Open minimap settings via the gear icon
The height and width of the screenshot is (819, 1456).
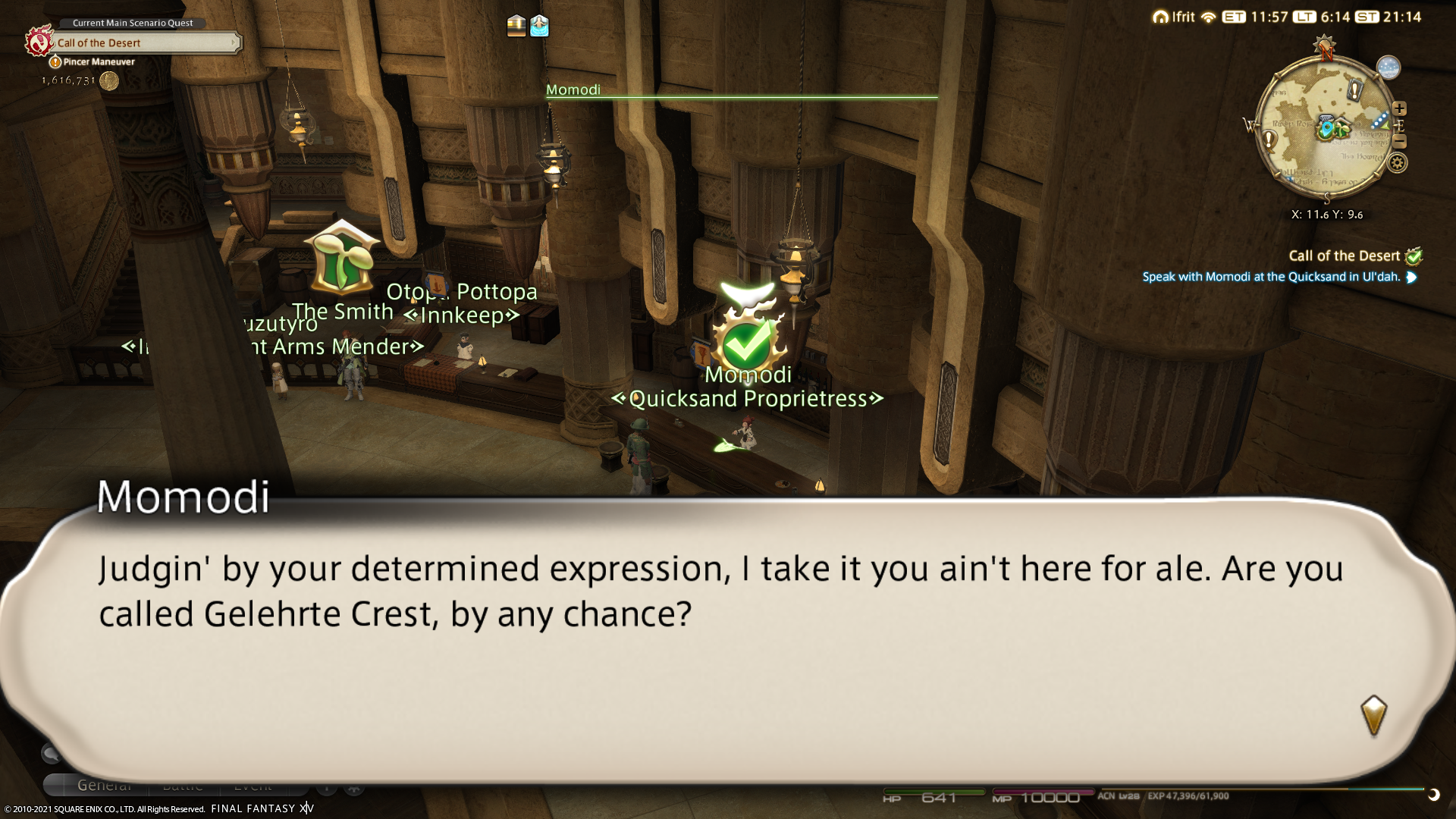click(1398, 162)
